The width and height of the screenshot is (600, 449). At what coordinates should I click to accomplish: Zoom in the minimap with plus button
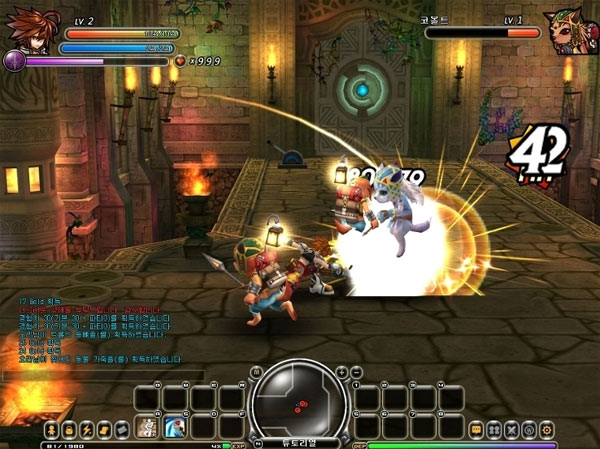click(341, 372)
